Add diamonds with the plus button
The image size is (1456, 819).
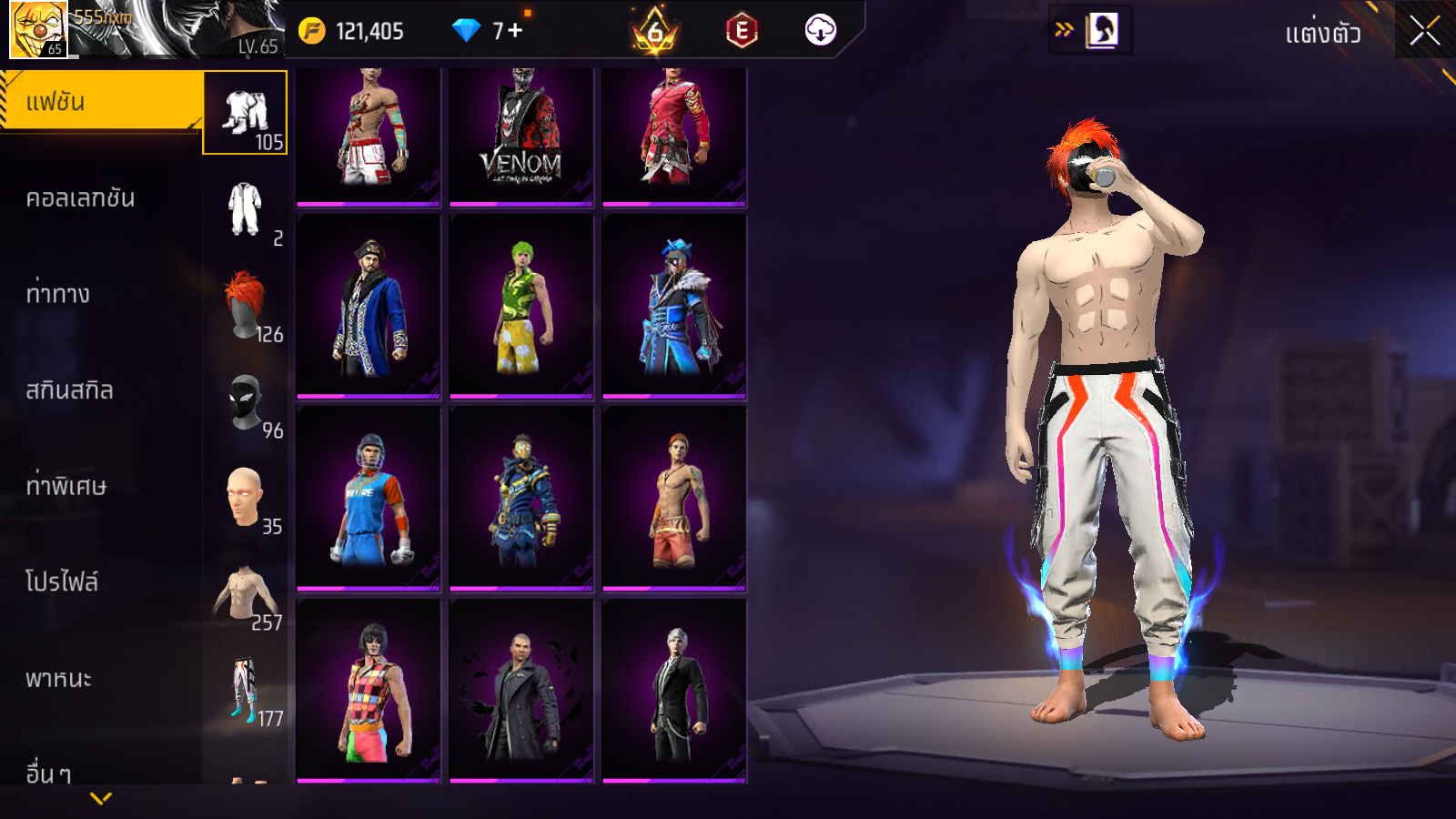515,31
